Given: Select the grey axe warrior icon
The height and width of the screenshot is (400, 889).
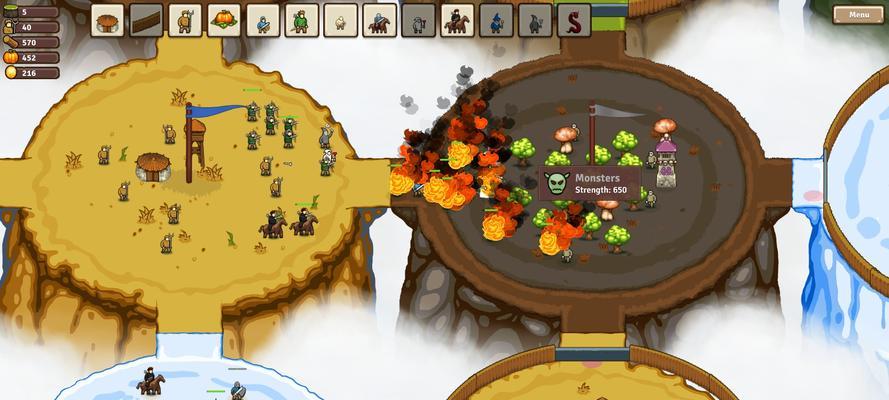Looking at the screenshot, I should [418, 20].
